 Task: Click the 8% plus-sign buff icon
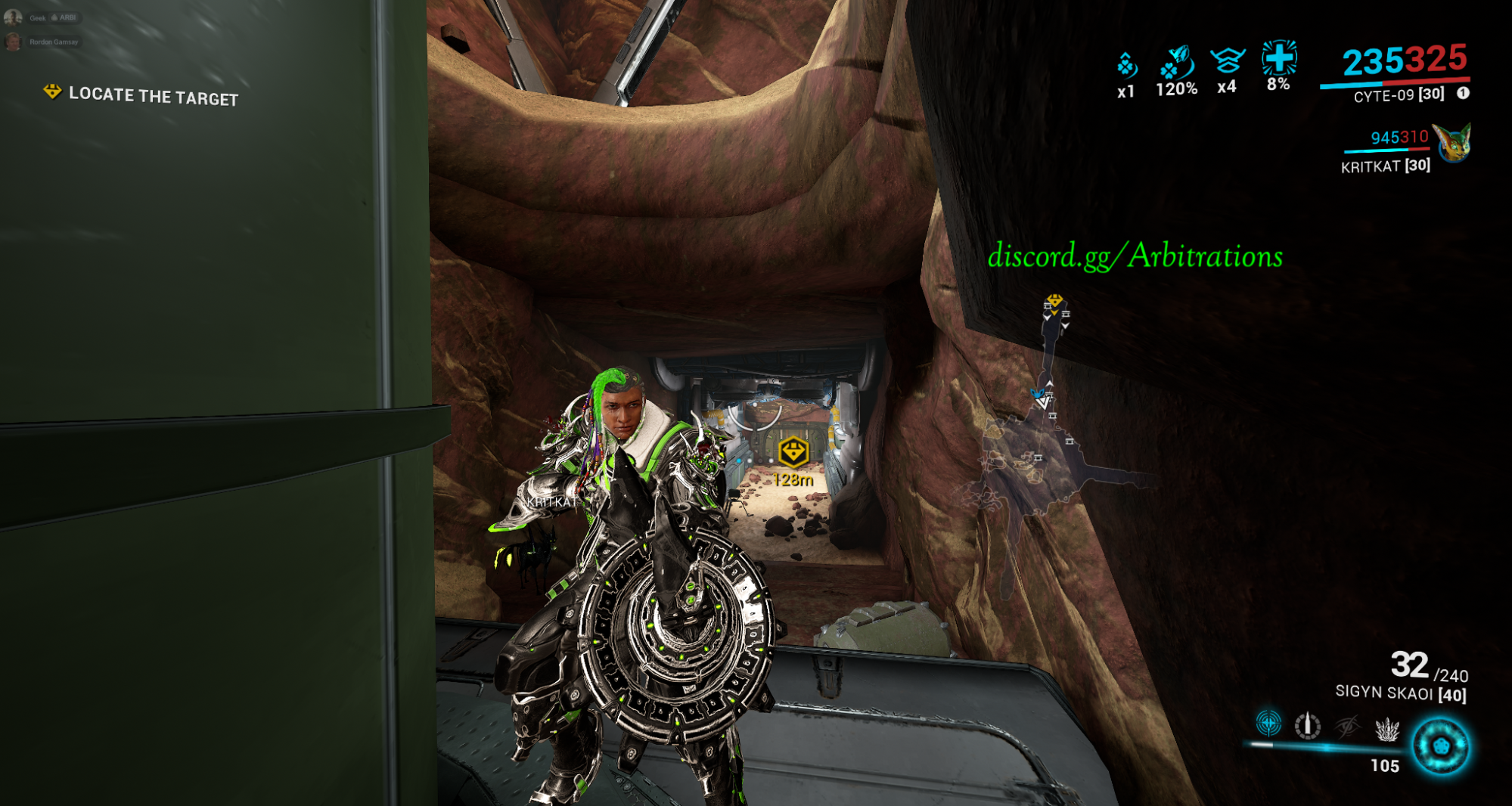click(x=1278, y=57)
